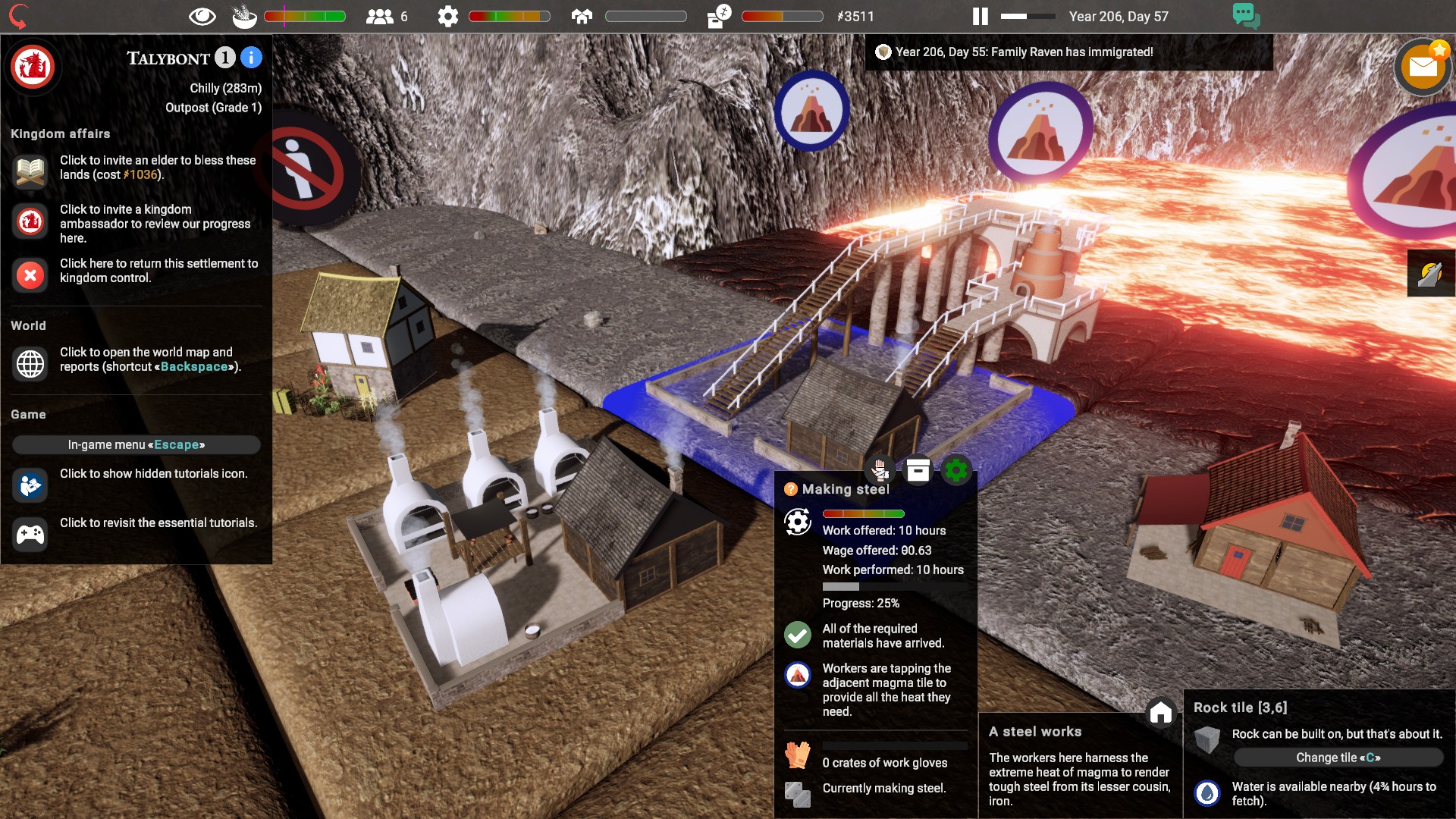Screen dimensions: 1456x819
Task: Click the feather quill side button
Action: click(1431, 273)
